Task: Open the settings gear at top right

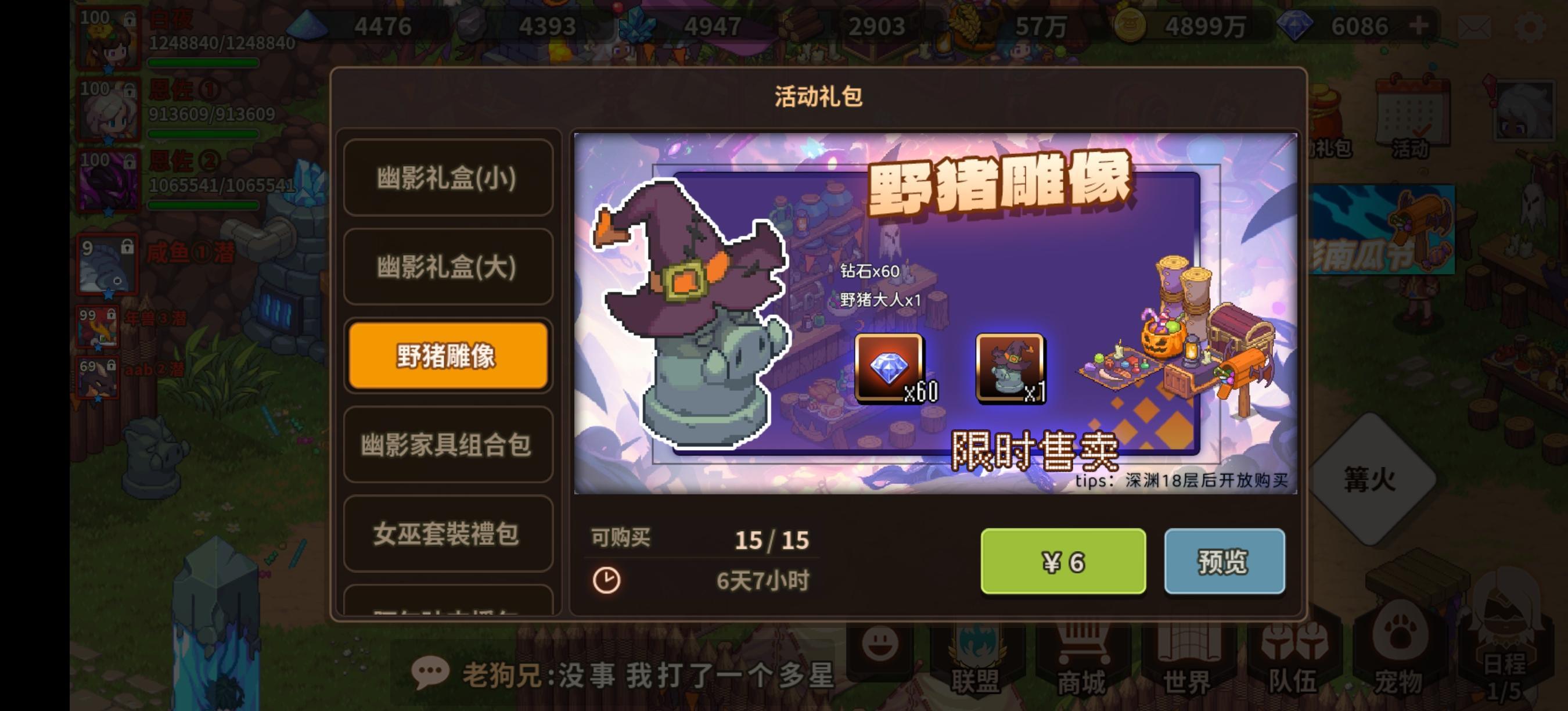Action: [x=1534, y=24]
